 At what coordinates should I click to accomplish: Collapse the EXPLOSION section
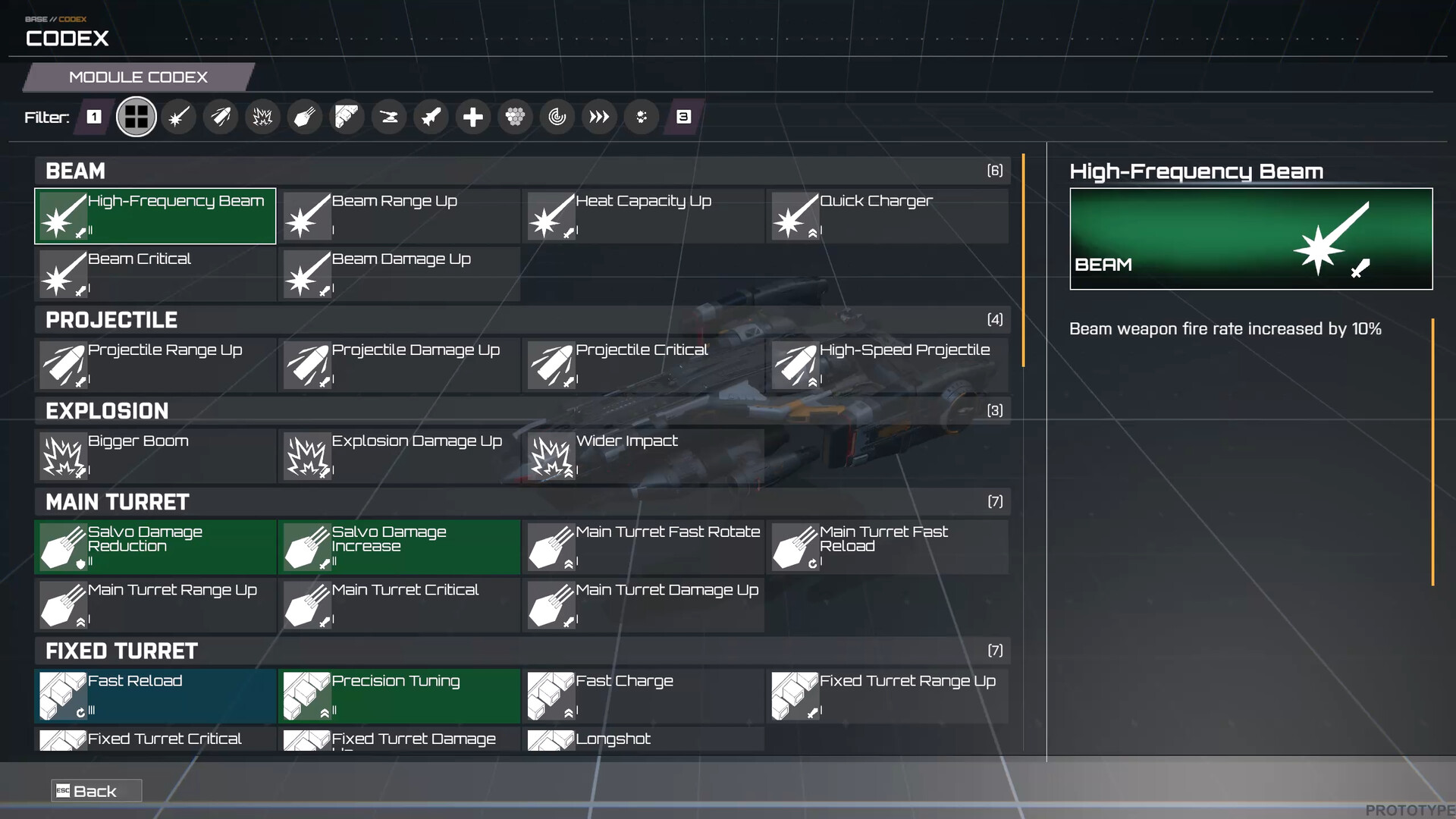click(x=523, y=410)
